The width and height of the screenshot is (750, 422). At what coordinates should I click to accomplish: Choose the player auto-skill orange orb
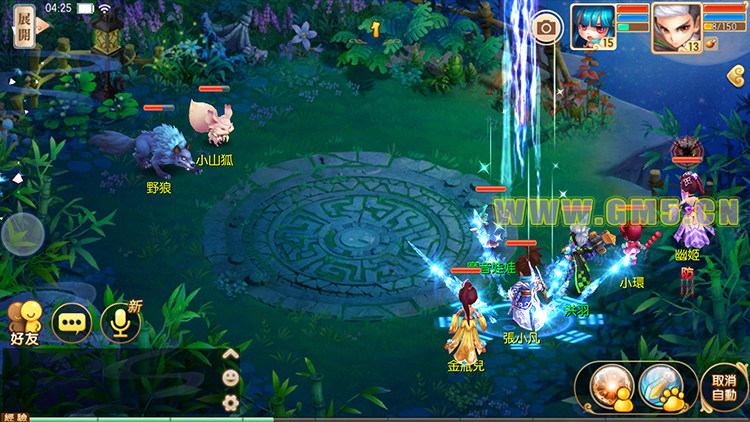609,386
